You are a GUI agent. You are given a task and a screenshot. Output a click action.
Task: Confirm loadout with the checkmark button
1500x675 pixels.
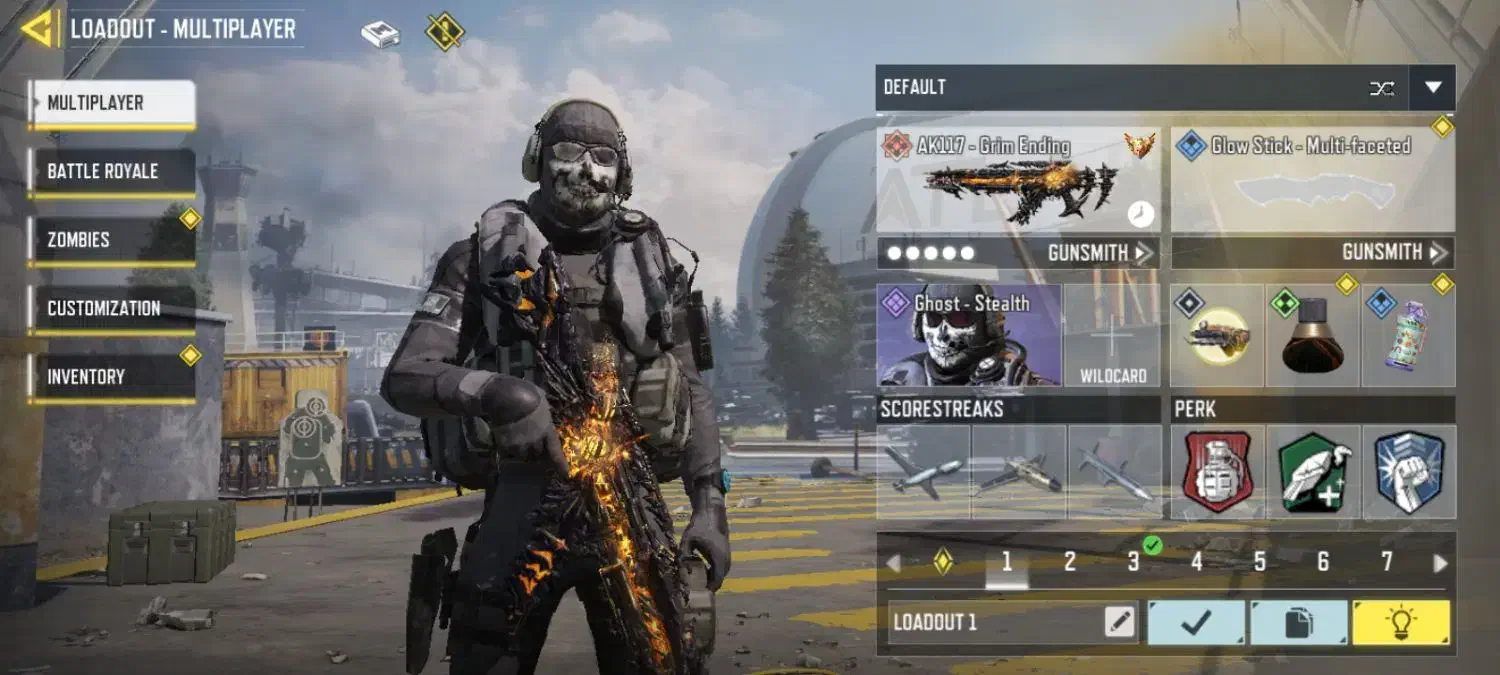tap(1196, 623)
